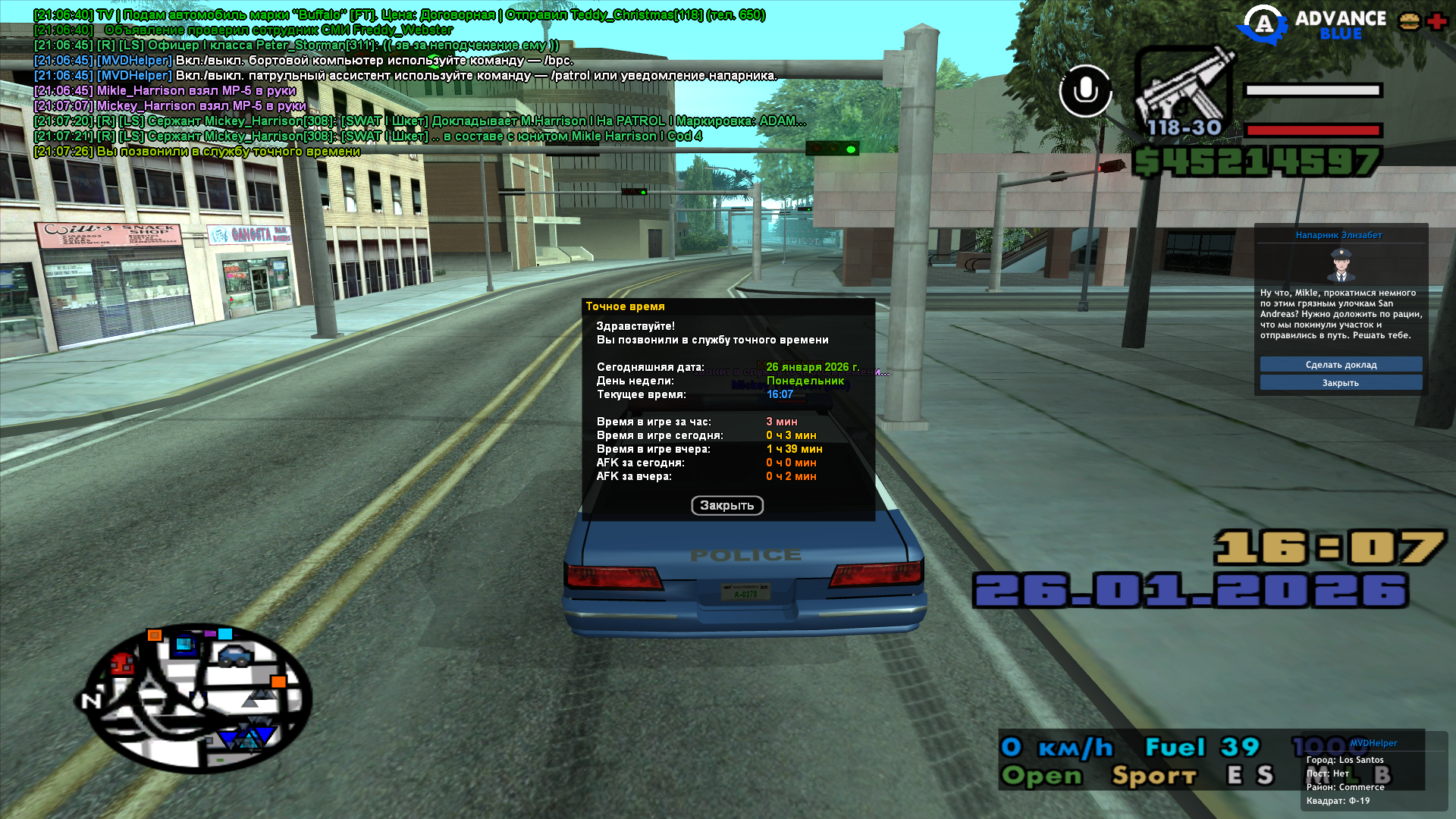Screen dimensions: 1456x819
Task: Select the MP5 weapon icon
Action: pyautogui.click(x=1181, y=91)
